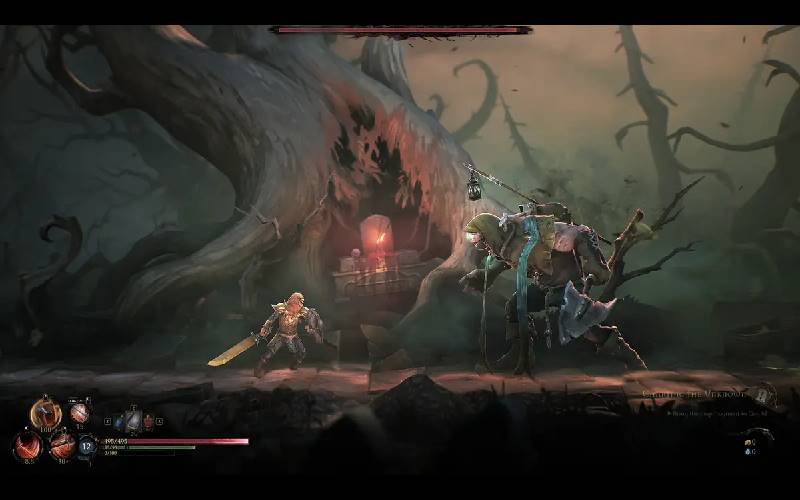Activate the large gold-ringed ability orb
Screen dimensions: 800x500
tap(45, 412)
